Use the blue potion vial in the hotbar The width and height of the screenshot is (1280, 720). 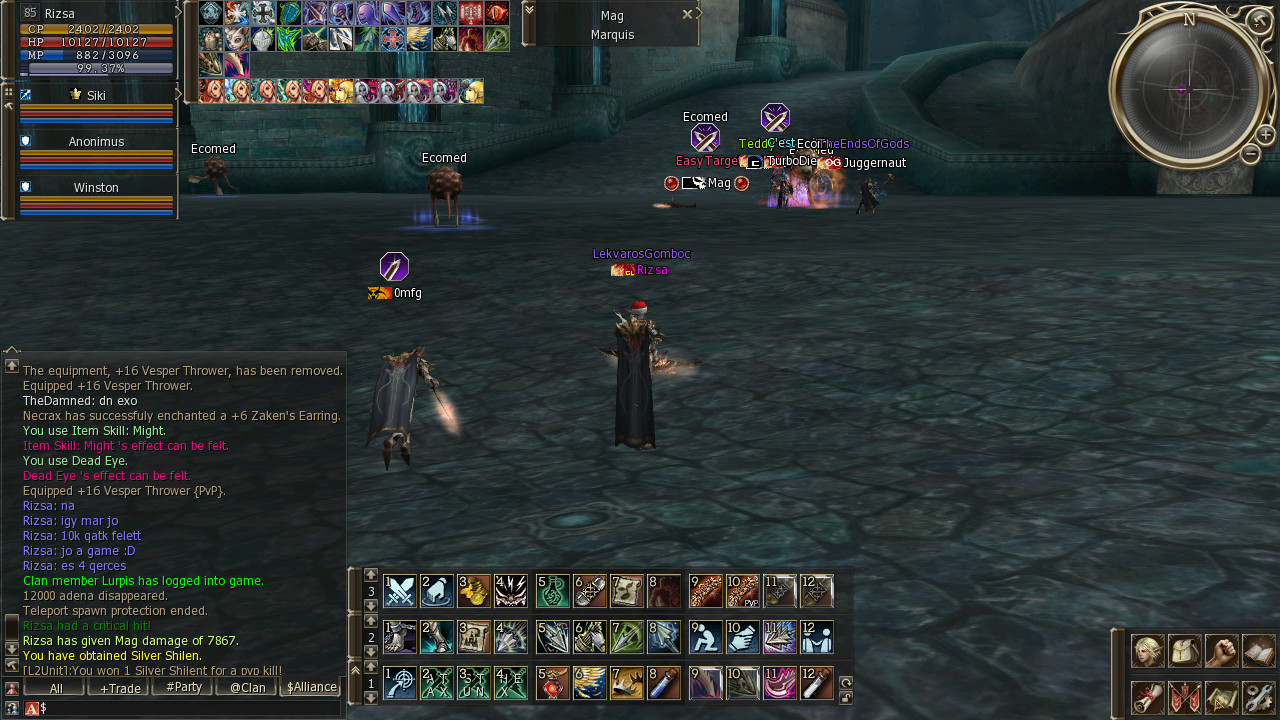pyautogui.click(x=664, y=683)
